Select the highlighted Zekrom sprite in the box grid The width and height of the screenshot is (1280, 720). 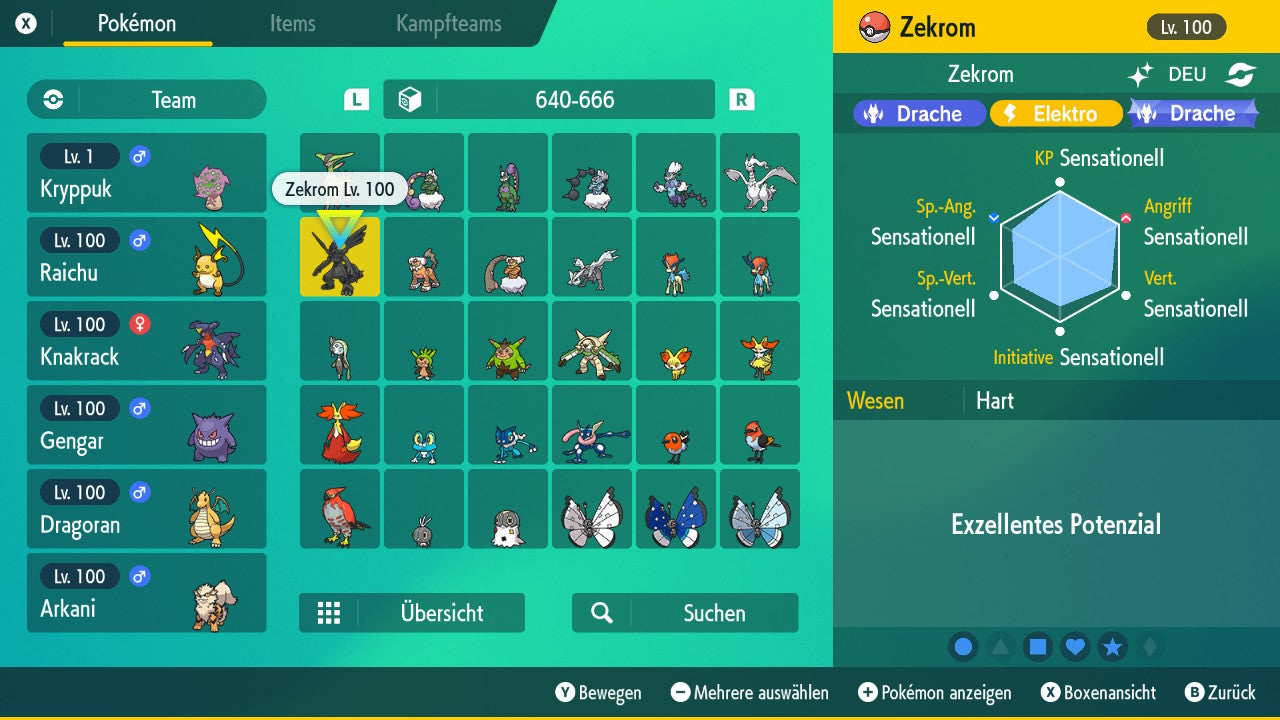pos(339,257)
